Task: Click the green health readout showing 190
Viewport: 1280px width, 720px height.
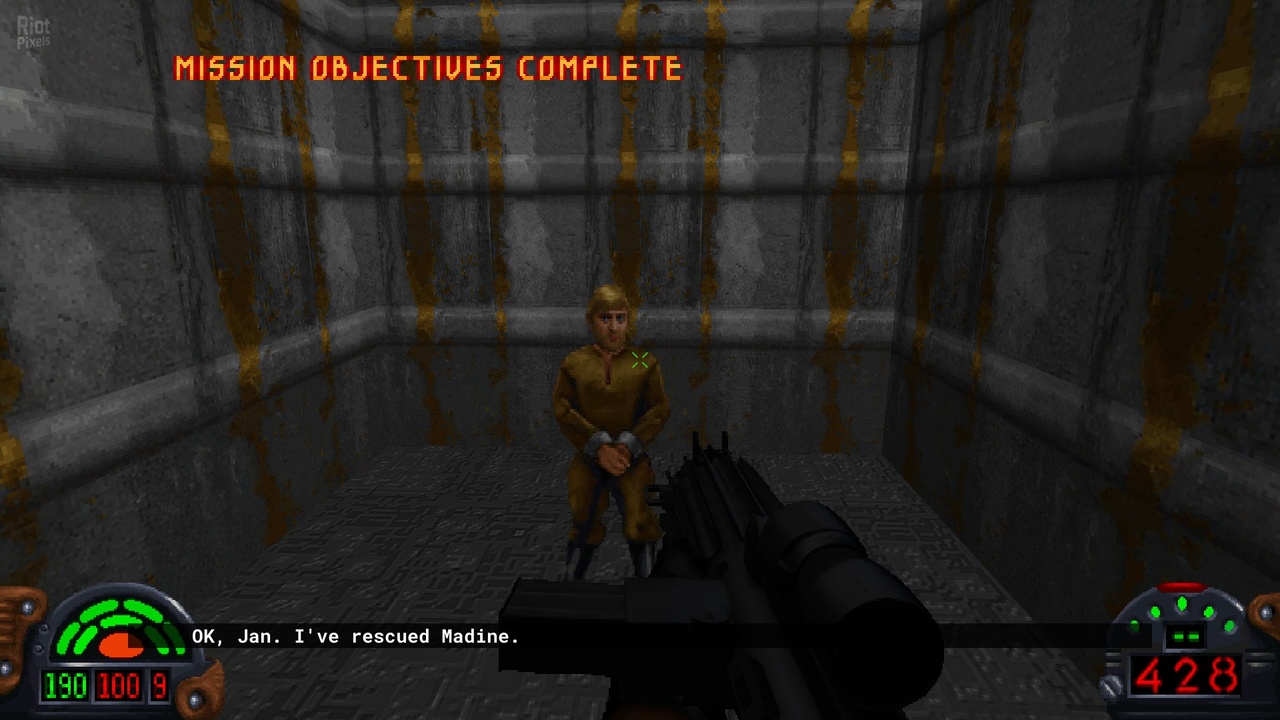Action: coord(64,687)
